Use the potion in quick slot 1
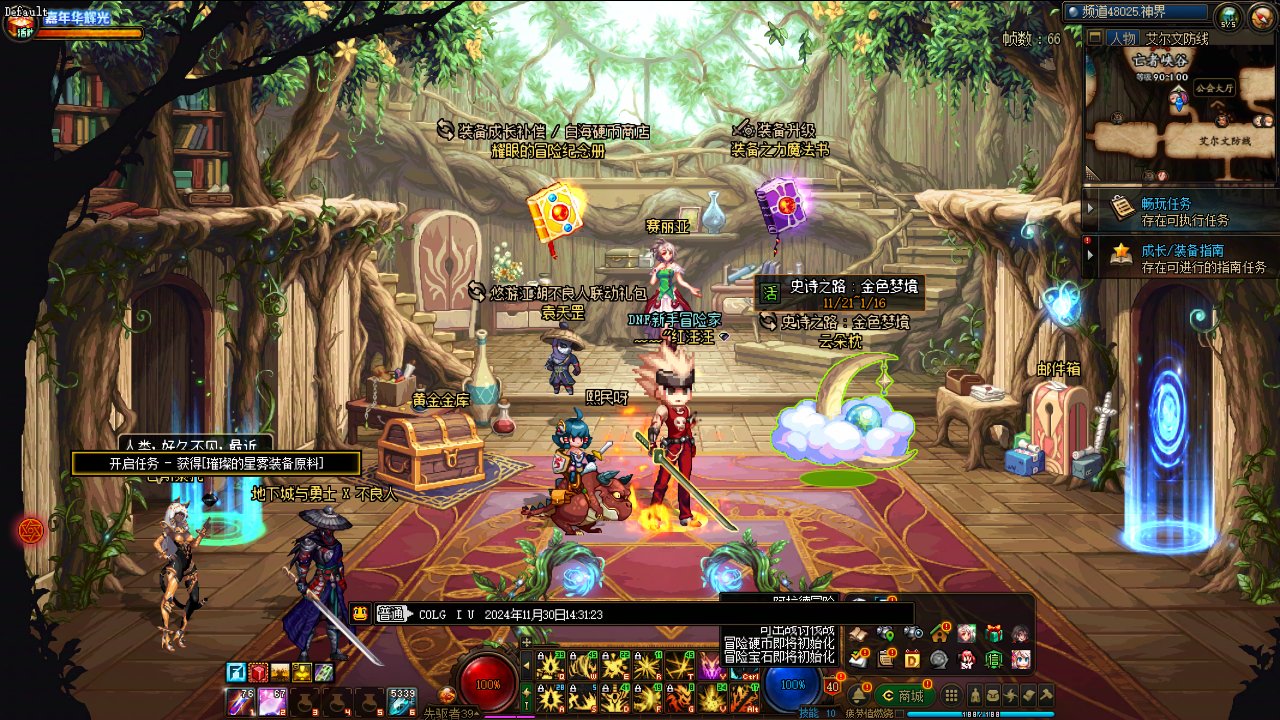This screenshot has width=1280, height=720. pos(241,703)
